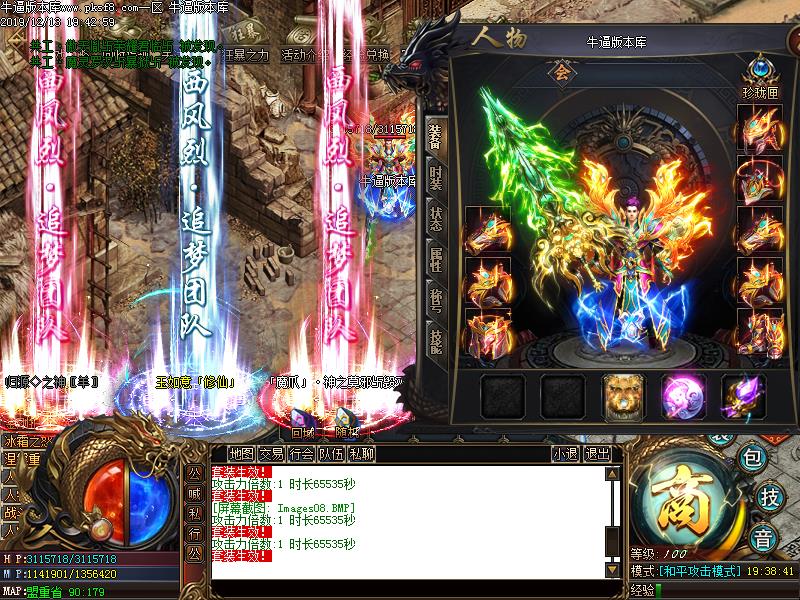The height and width of the screenshot is (600, 800).
Task: Show the 状态 status tab
Action: (435, 219)
